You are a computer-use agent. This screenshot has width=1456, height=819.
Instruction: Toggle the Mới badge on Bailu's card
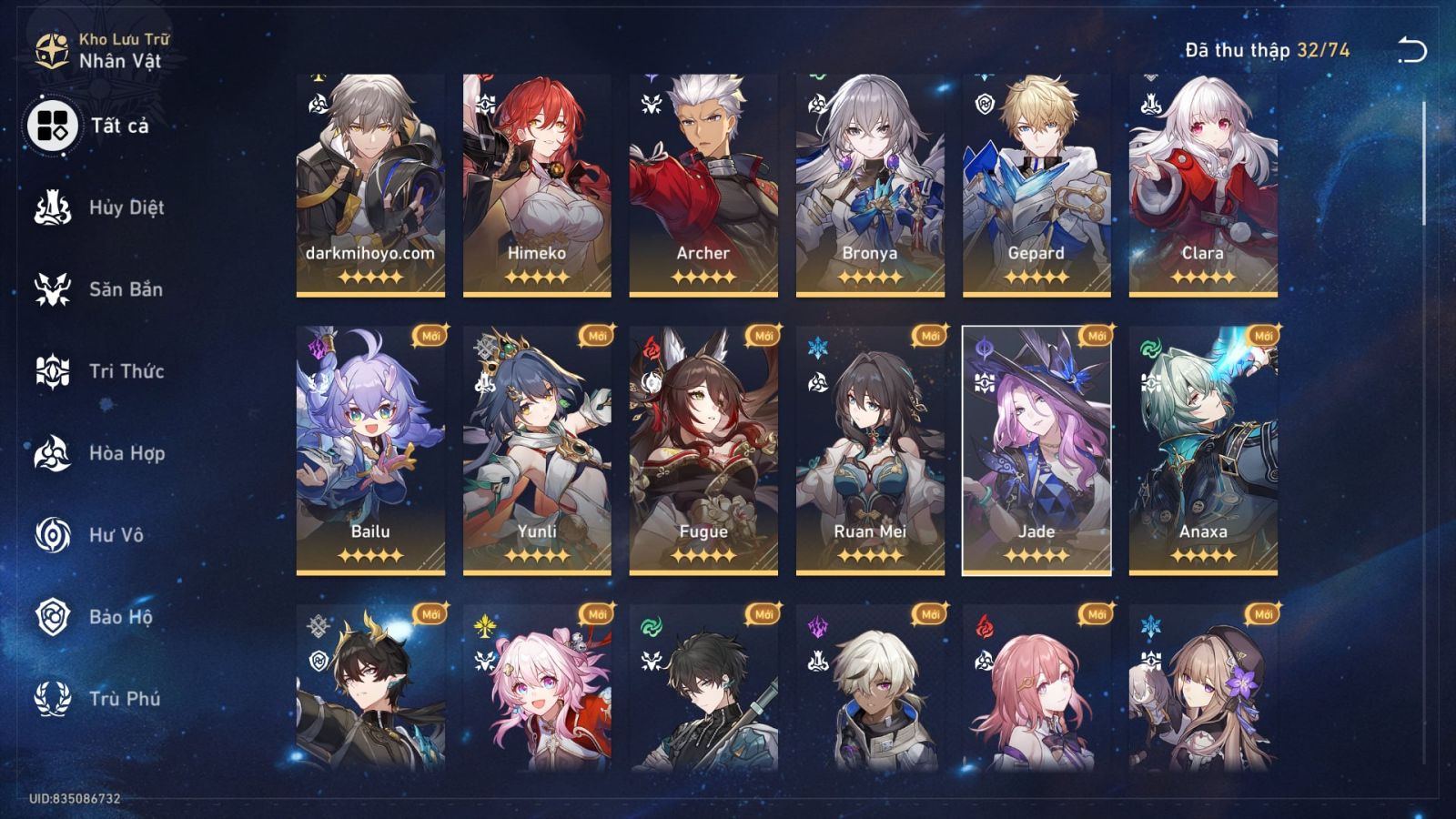[429, 336]
